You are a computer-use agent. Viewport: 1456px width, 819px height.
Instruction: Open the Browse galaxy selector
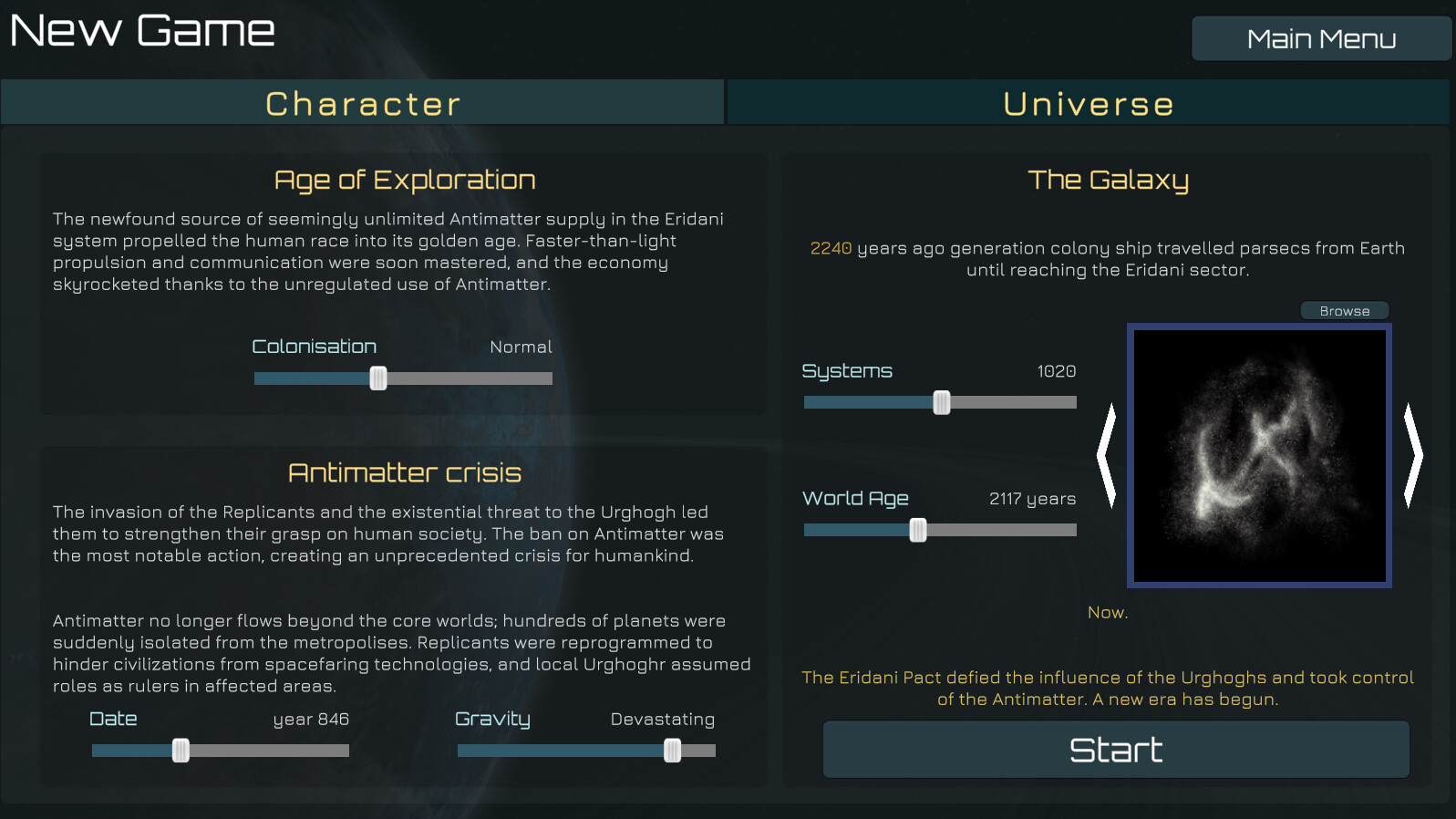coord(1344,310)
